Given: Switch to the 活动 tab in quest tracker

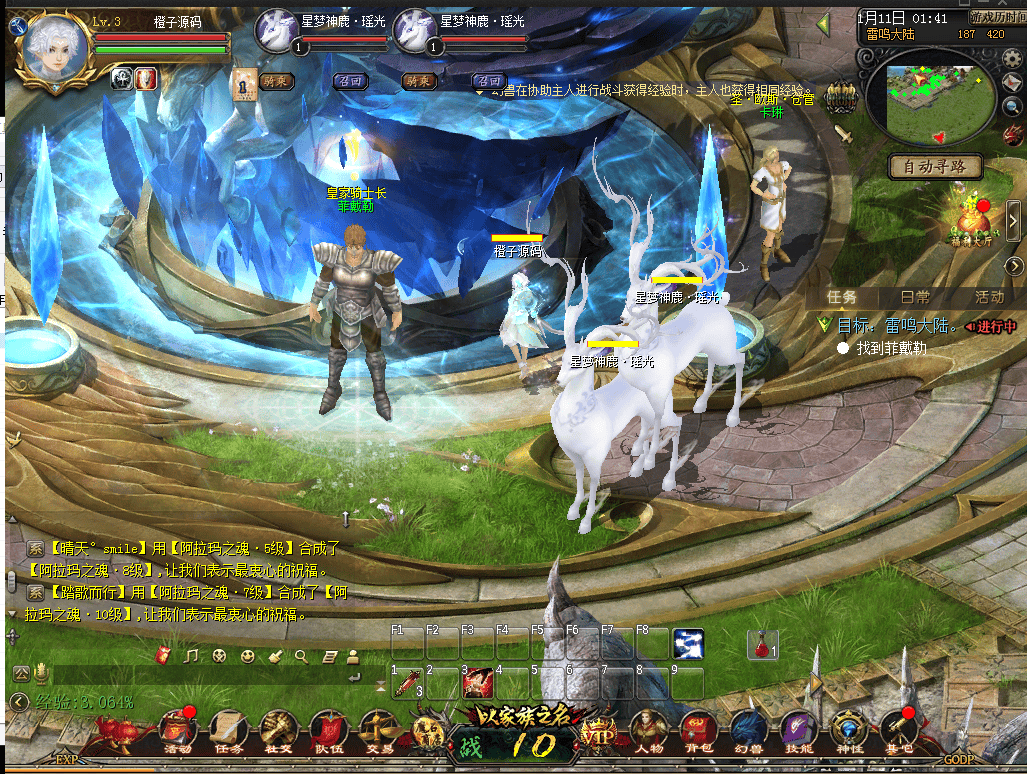Looking at the screenshot, I should tap(989, 297).
